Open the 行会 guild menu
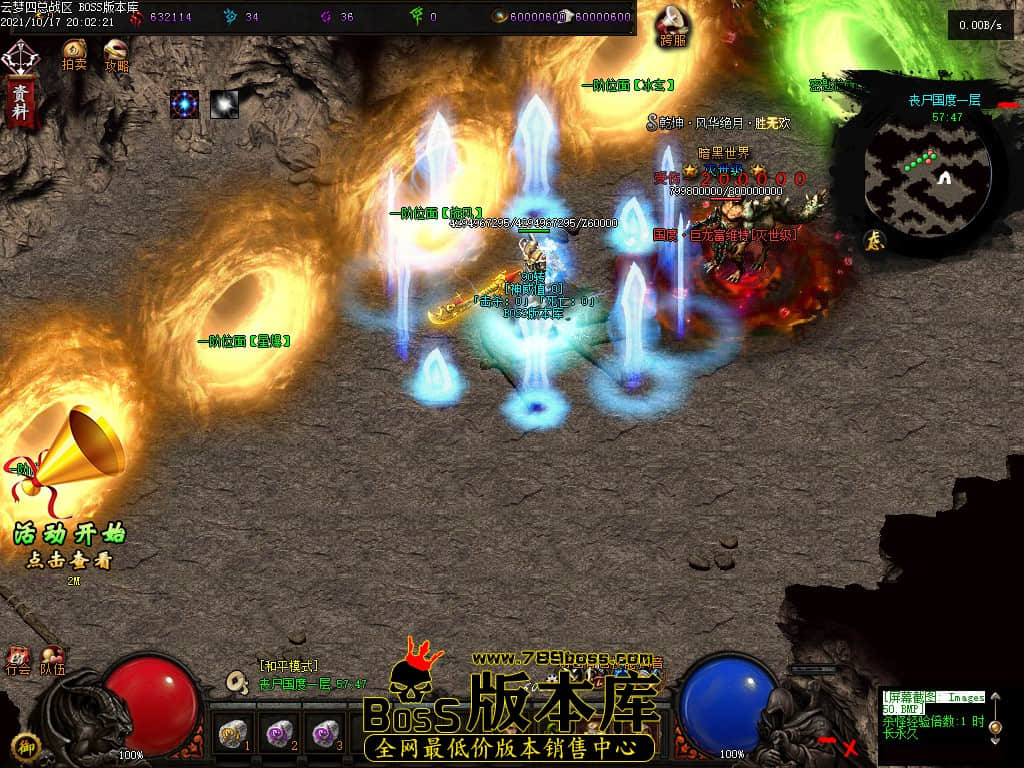The width and height of the screenshot is (1024, 768). pos(18,659)
